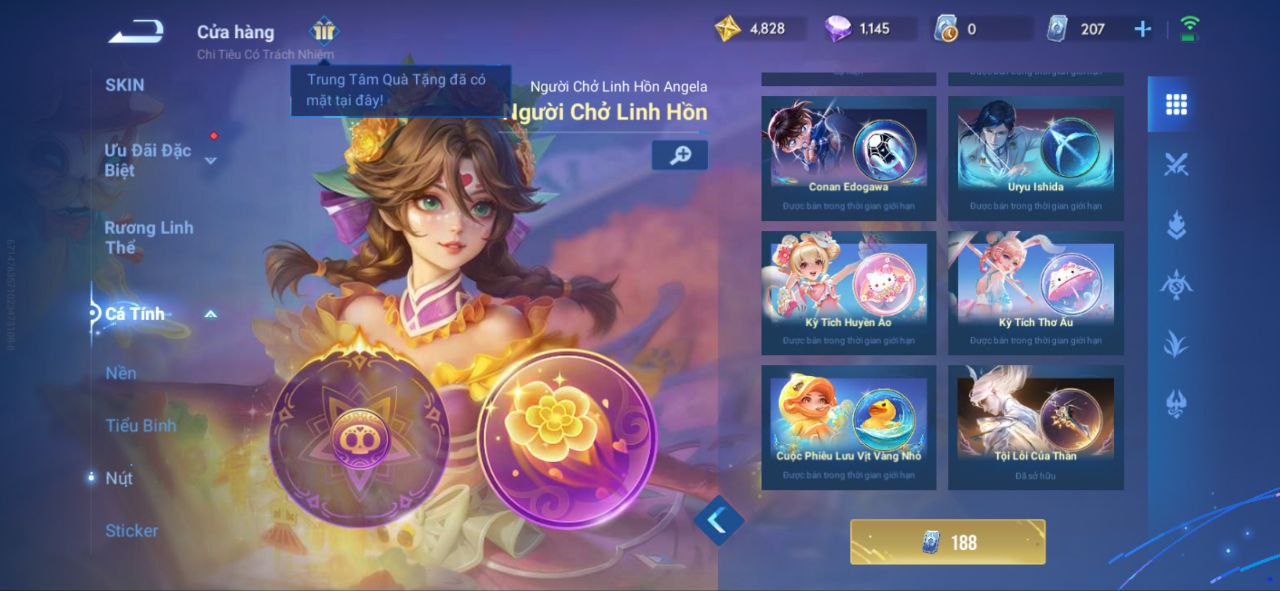Choose the Kỳ Tích Huyền Ảo card
1280x591 pixels.
point(849,291)
